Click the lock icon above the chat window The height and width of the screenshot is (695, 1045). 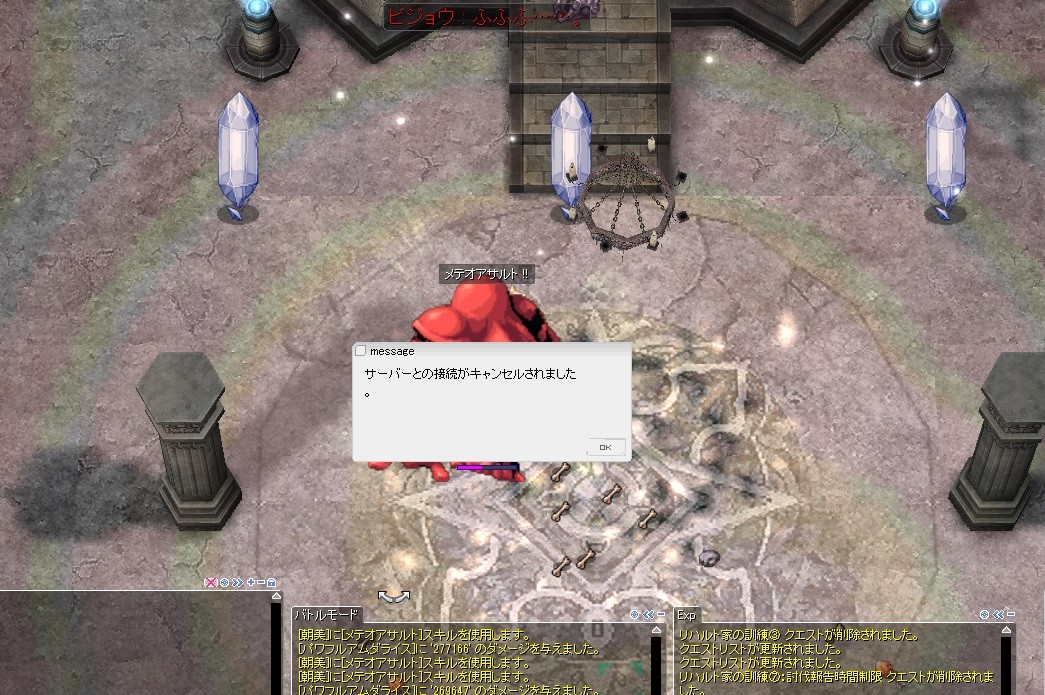click(272, 582)
